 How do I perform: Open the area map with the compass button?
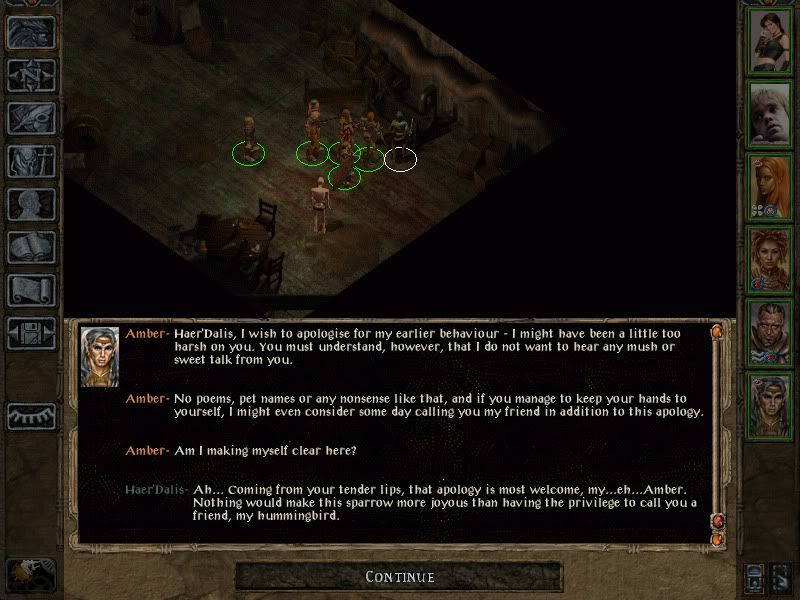(31, 75)
